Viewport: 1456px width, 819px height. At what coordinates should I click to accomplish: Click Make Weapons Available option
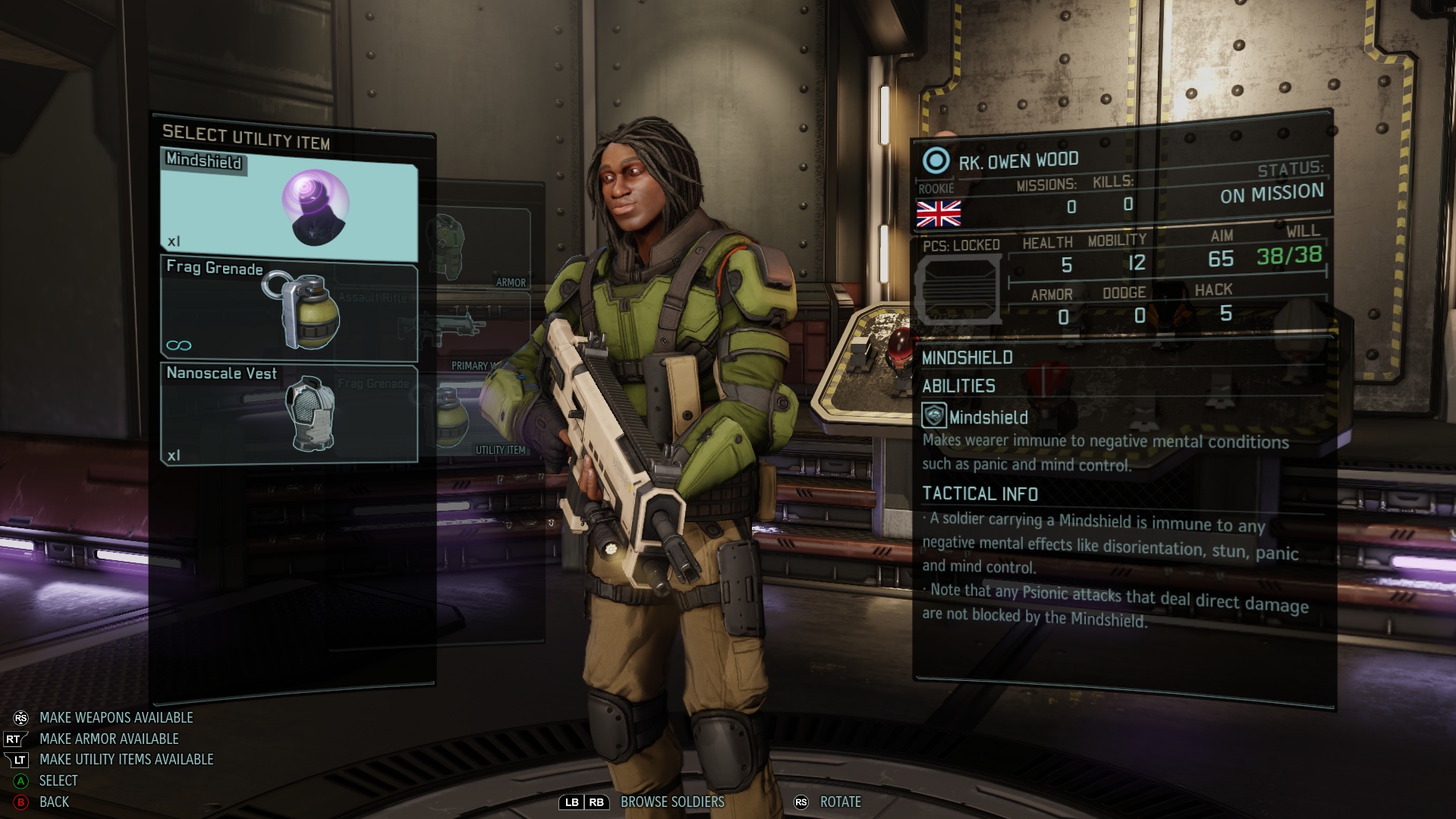pos(115,717)
